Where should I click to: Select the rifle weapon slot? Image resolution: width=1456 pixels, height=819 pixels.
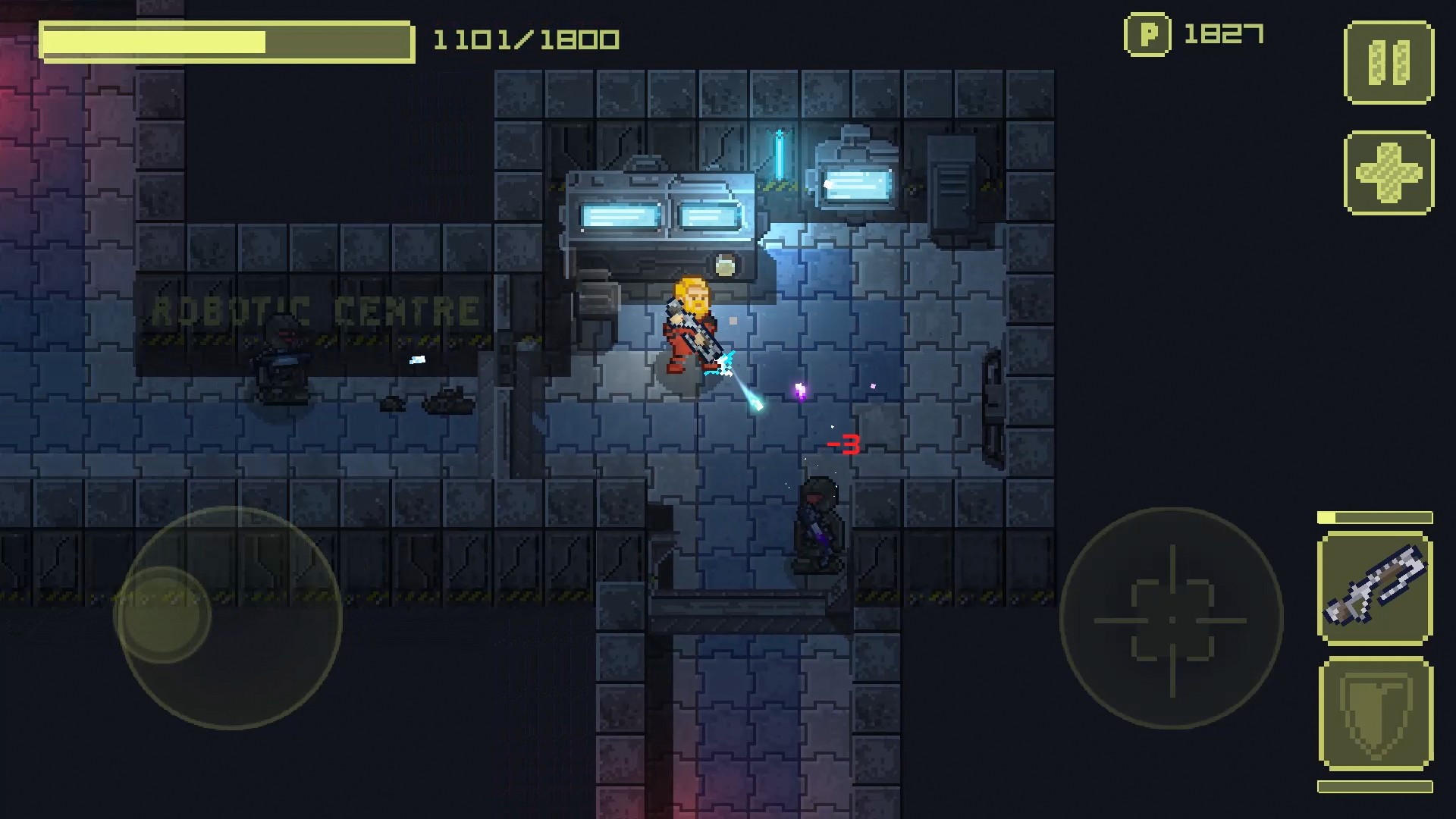coord(1375,588)
